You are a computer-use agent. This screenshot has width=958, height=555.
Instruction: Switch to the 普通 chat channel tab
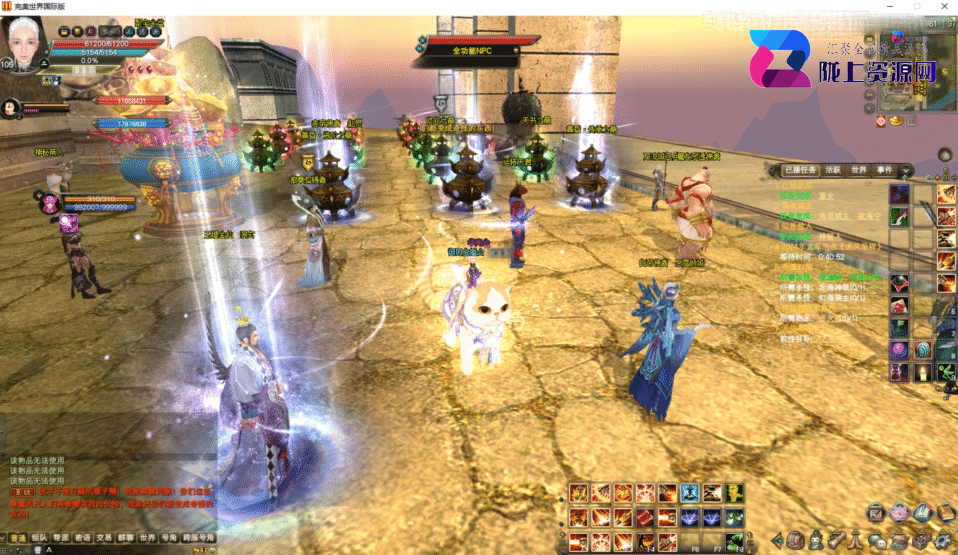(x=17, y=537)
